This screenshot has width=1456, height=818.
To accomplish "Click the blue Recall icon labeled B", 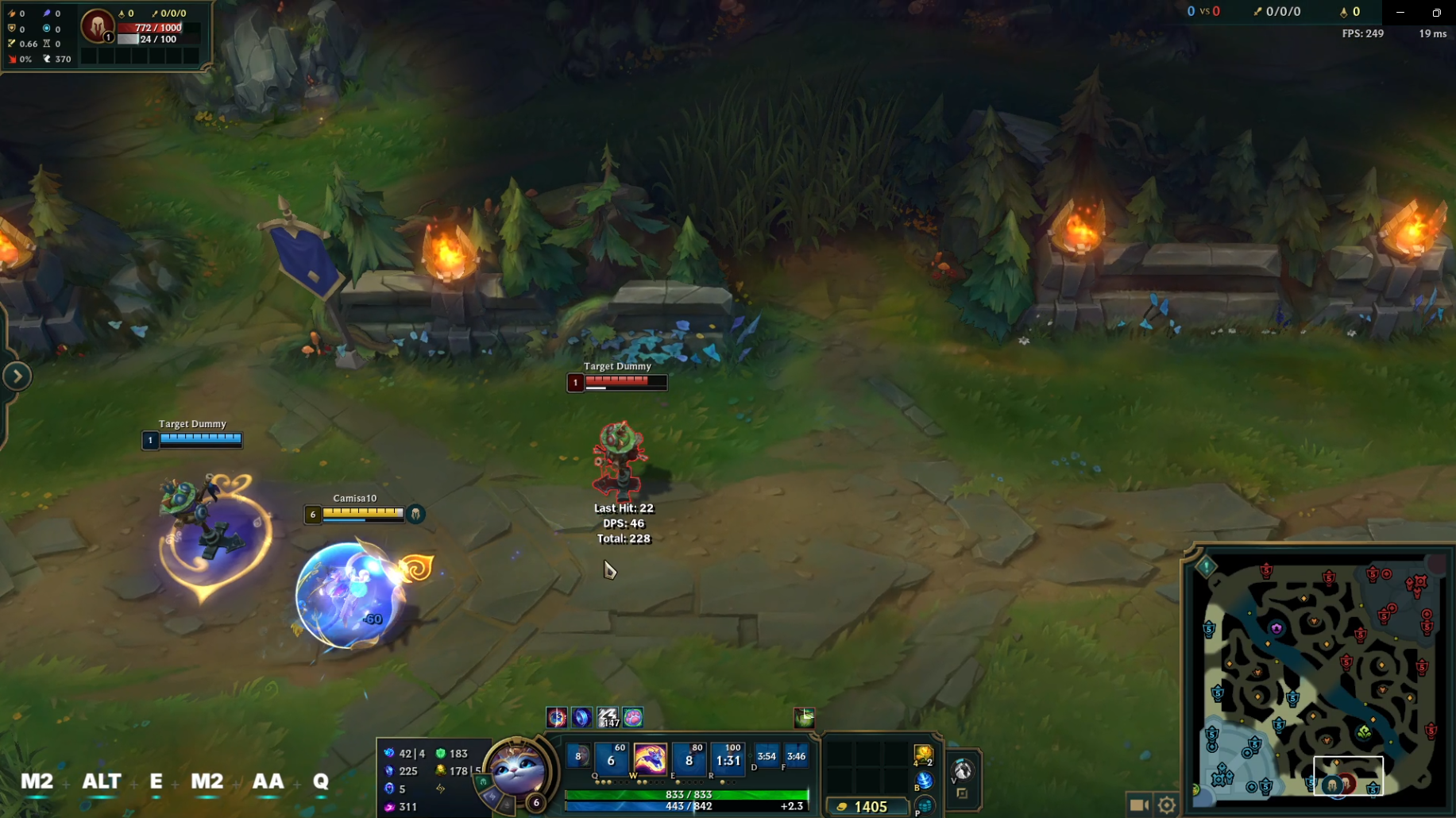I will pos(925,781).
